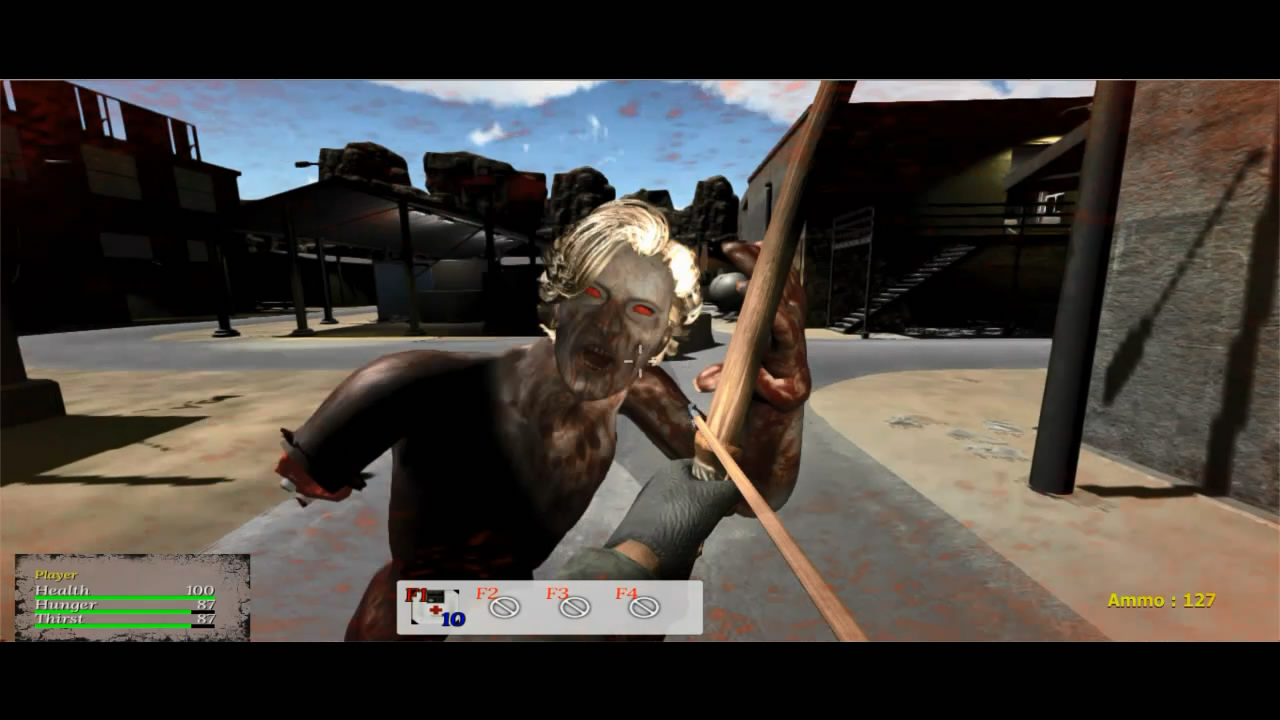Click the Health 100 value

click(x=200, y=590)
